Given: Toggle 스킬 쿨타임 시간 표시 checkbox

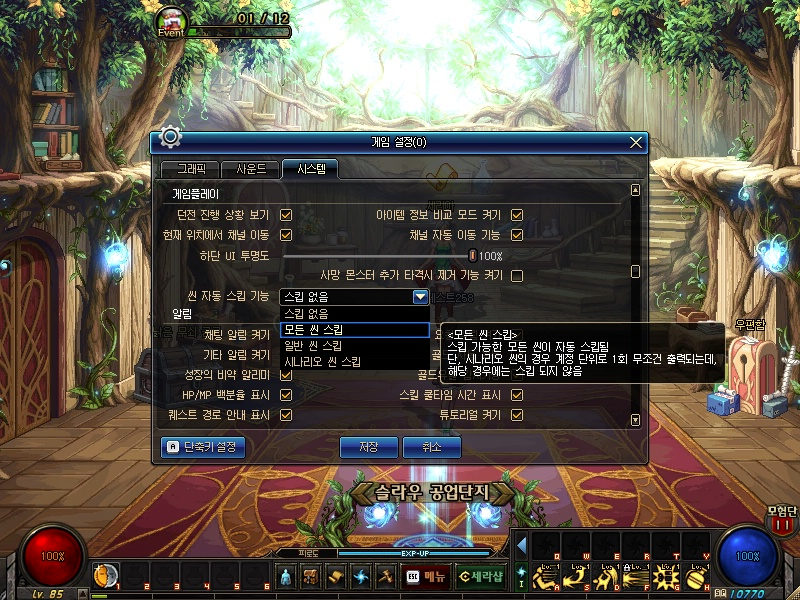Looking at the screenshot, I should [517, 395].
